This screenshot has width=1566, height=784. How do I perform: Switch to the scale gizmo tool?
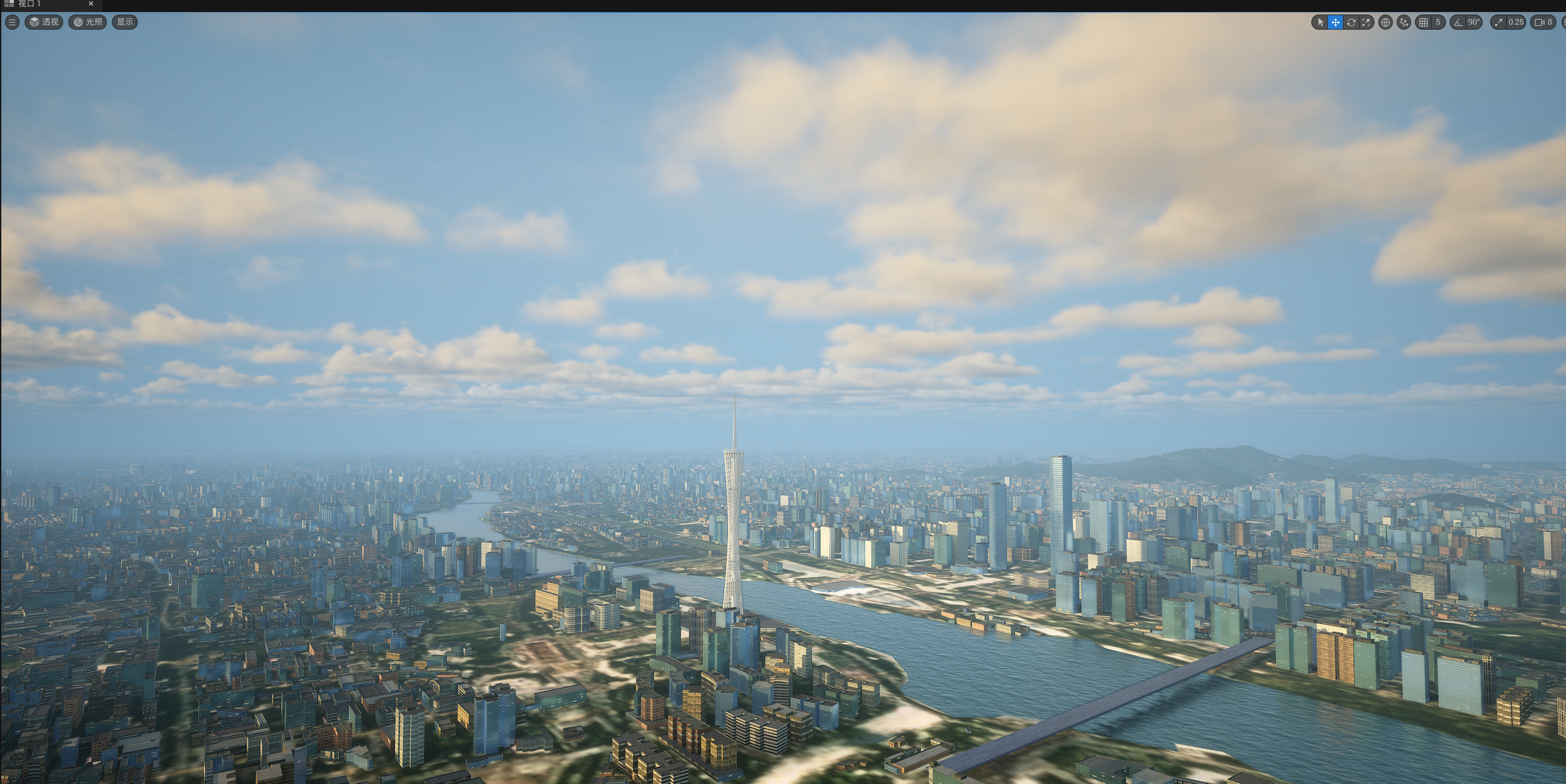tap(1366, 22)
